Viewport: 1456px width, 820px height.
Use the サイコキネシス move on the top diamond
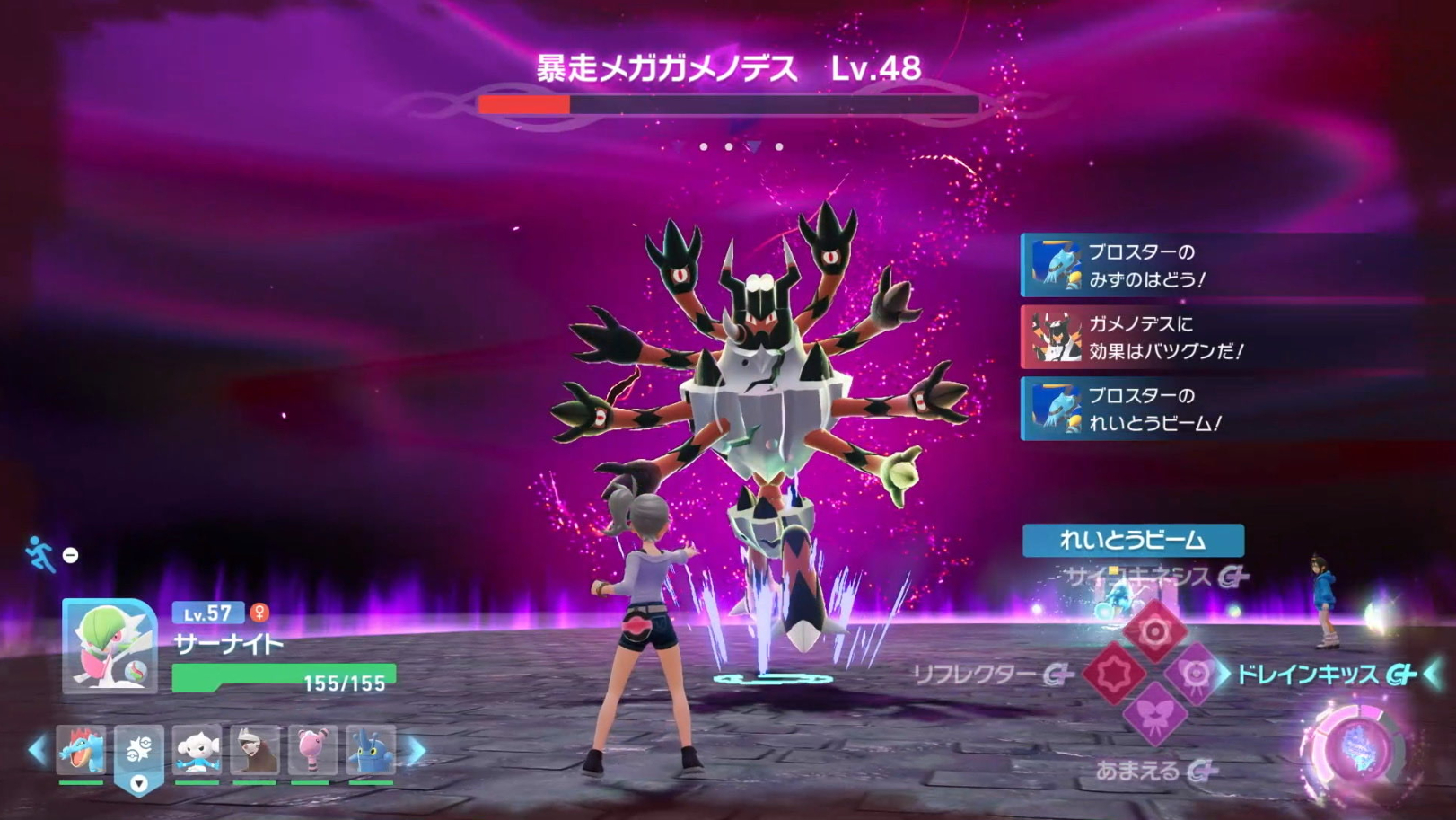[1154, 631]
